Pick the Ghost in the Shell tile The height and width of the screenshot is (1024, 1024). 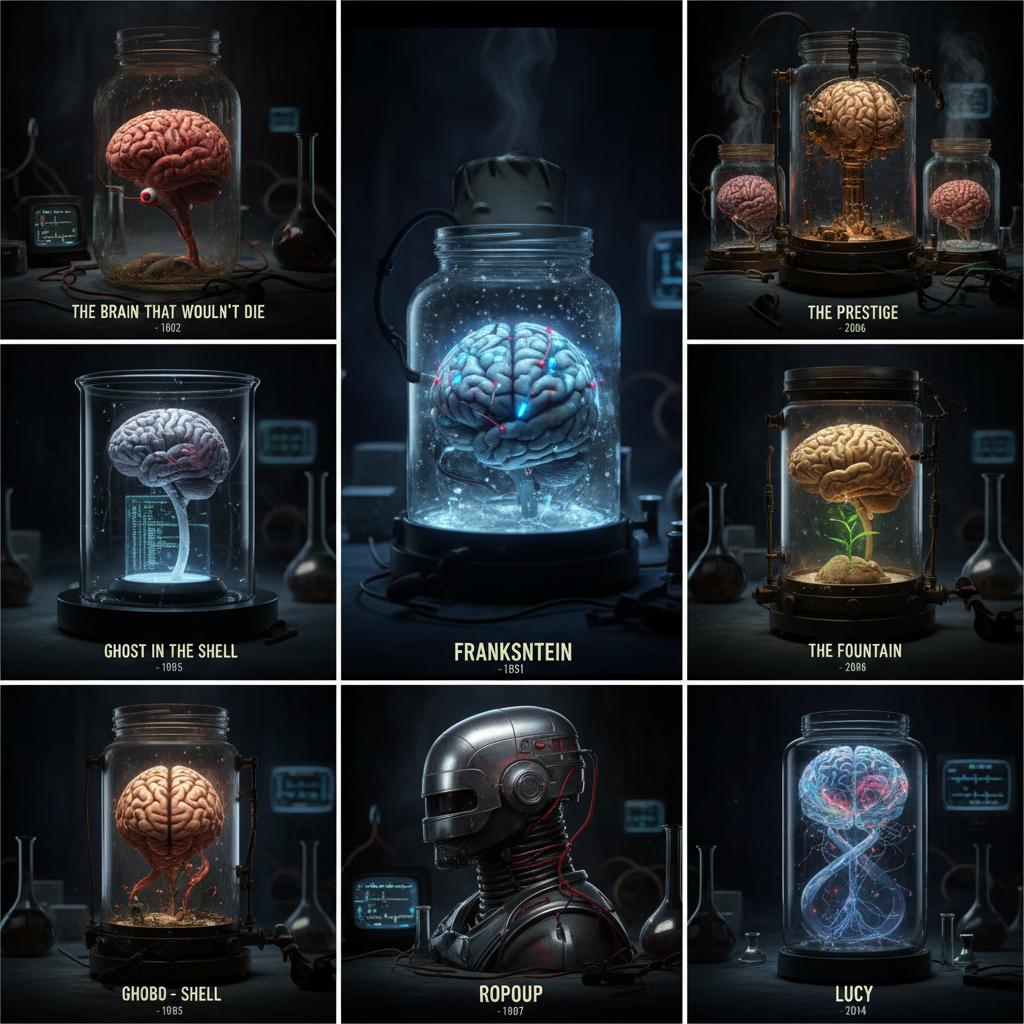pos(168,510)
